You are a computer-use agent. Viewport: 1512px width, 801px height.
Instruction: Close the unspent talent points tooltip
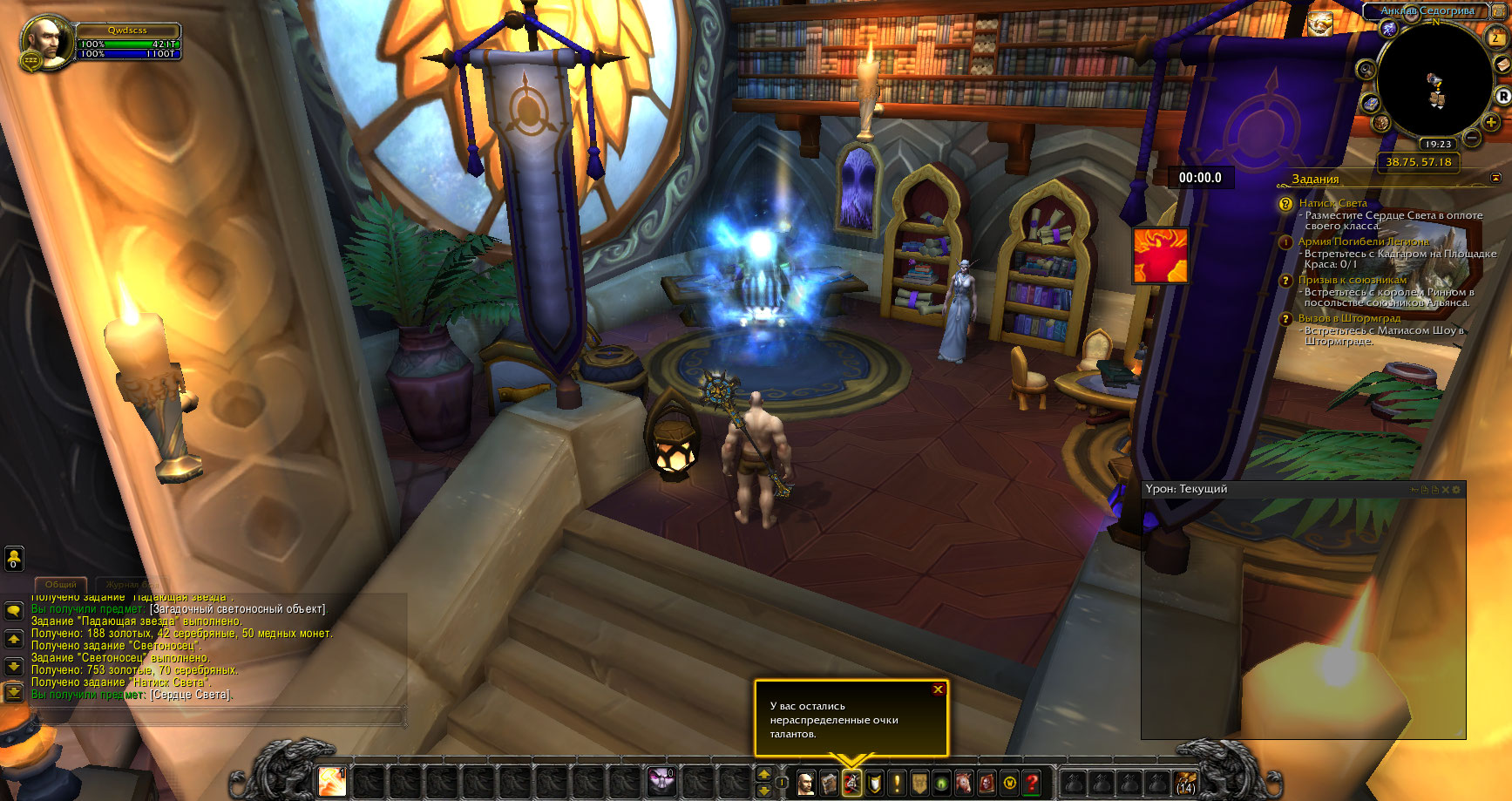(938, 689)
